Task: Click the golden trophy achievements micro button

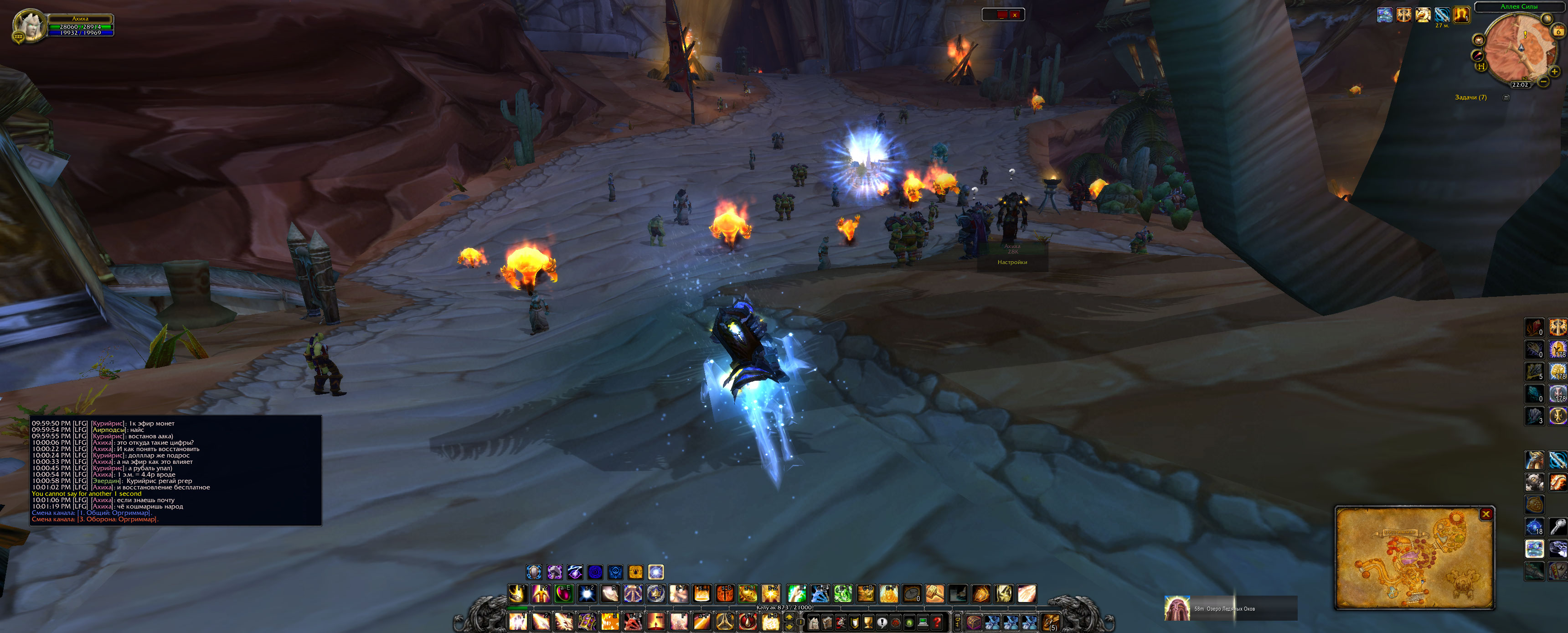Action: tap(868, 623)
